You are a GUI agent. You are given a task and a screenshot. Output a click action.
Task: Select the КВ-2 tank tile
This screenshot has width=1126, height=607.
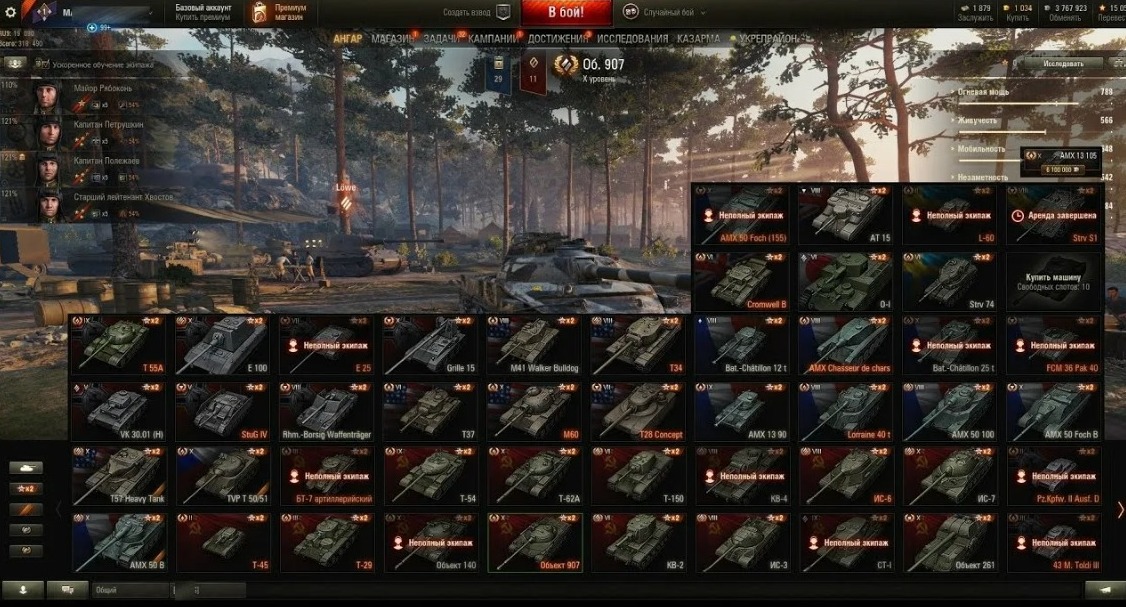(637, 542)
